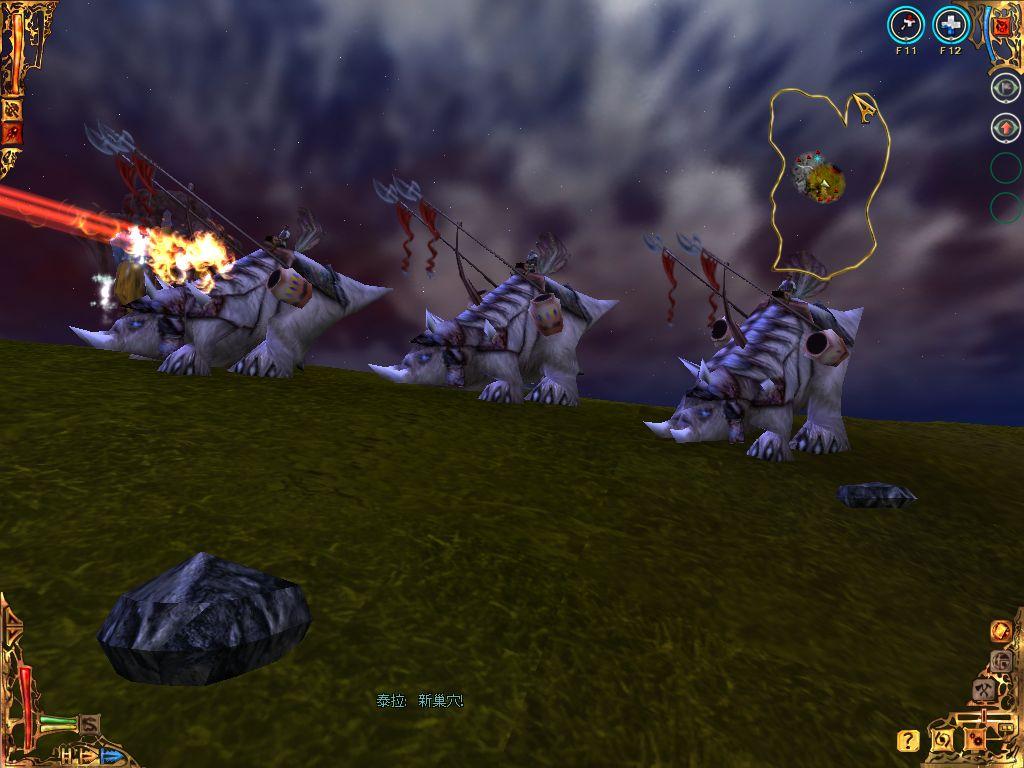Screen dimensions: 1024x768
Task: Activate the F11 spell icon
Action: (906, 25)
